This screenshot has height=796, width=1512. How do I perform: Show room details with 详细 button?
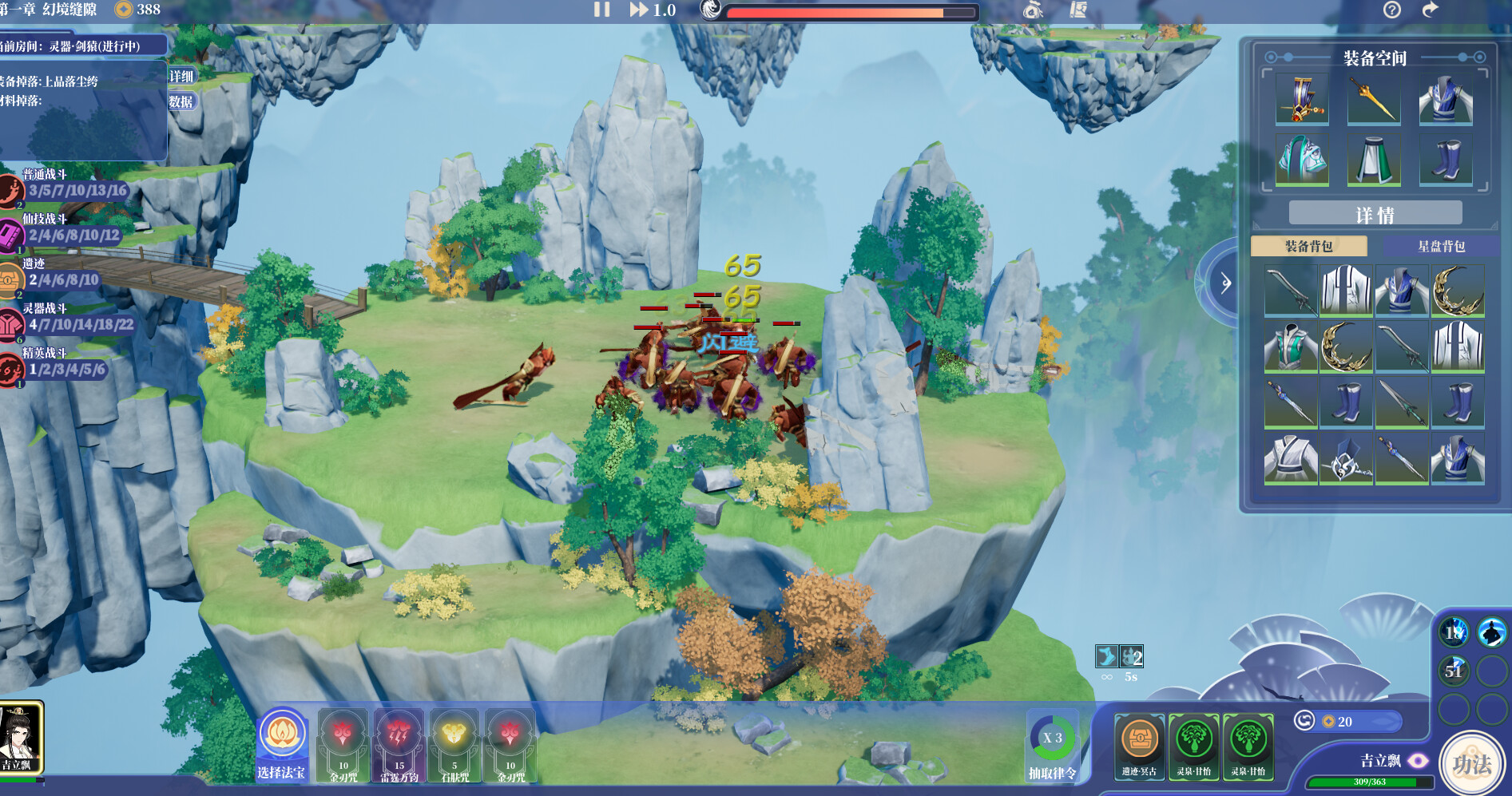181,76
